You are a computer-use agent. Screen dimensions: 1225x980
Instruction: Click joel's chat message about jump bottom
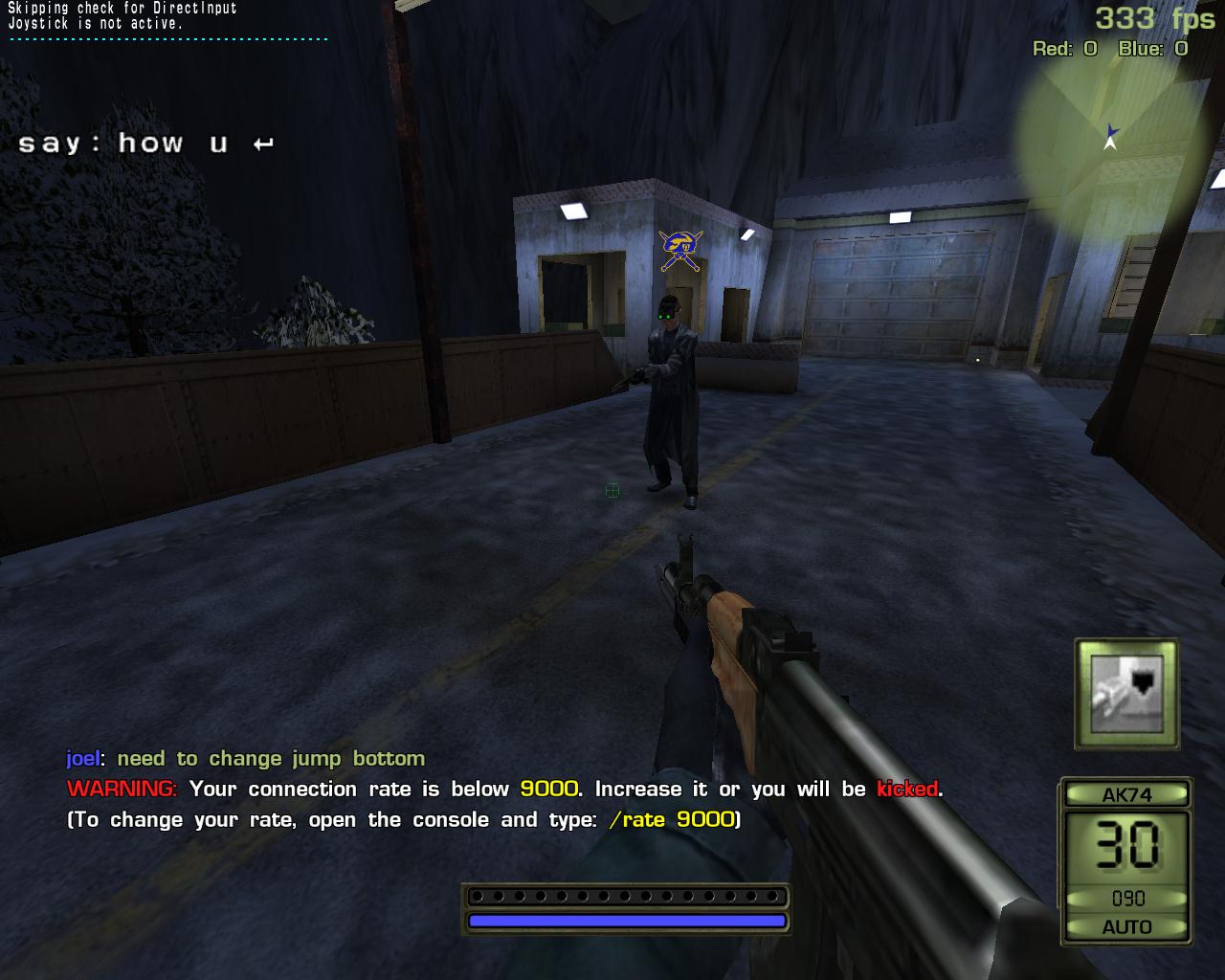pos(244,758)
